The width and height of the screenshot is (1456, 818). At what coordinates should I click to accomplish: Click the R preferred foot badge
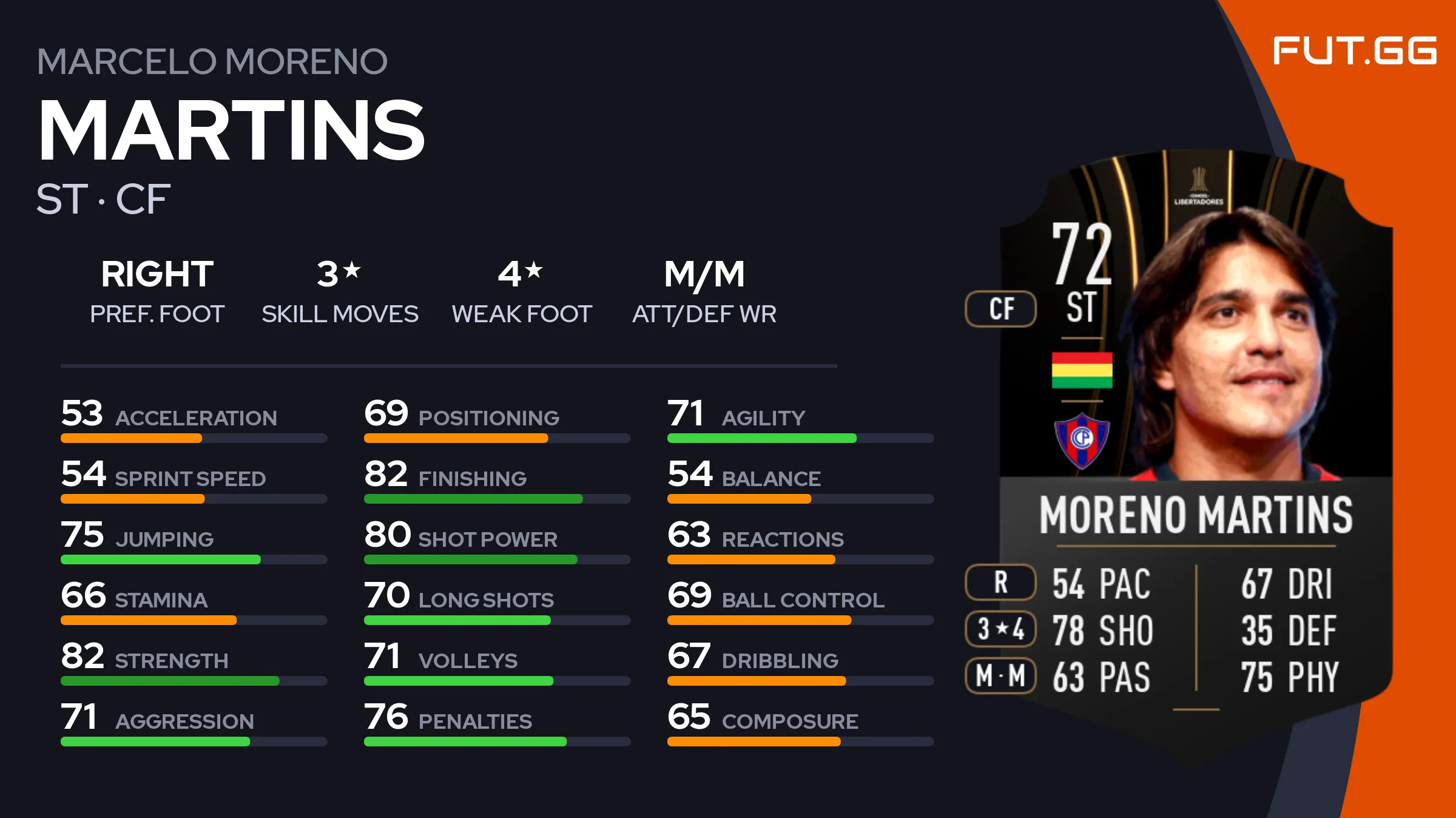point(1000,582)
